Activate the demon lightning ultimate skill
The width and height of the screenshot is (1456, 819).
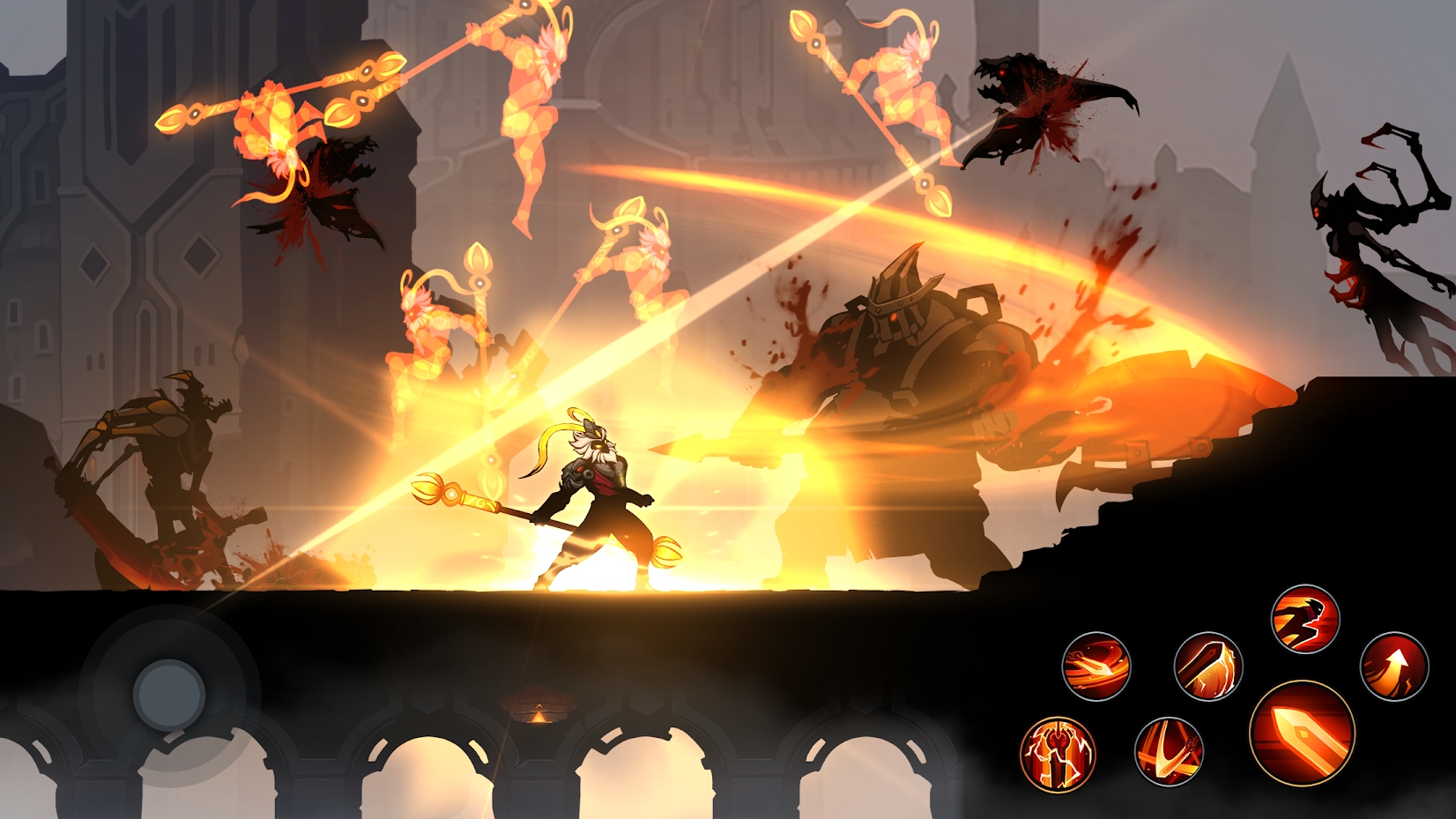click(1058, 754)
